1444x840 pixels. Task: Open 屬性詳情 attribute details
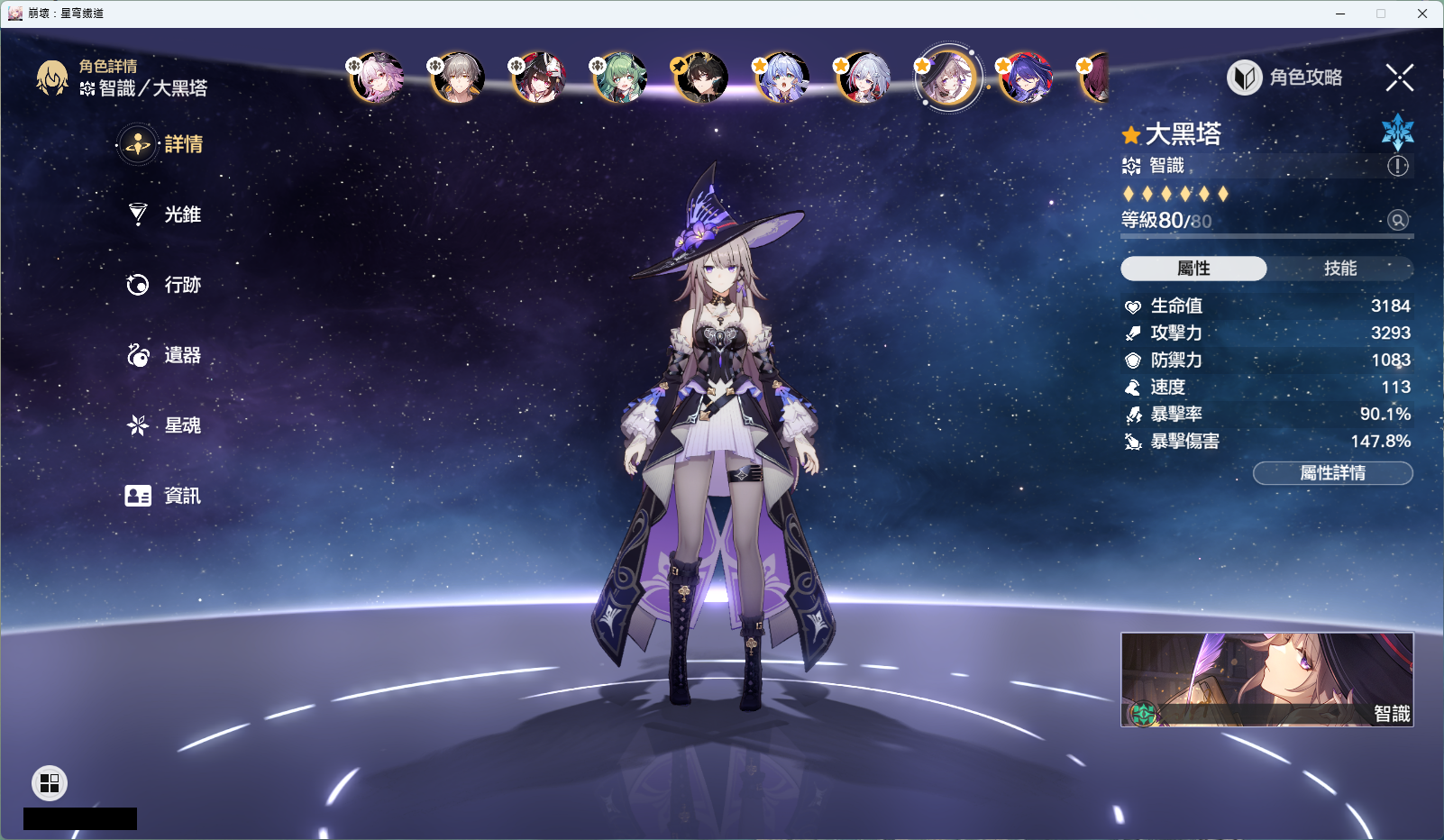[x=1332, y=473]
